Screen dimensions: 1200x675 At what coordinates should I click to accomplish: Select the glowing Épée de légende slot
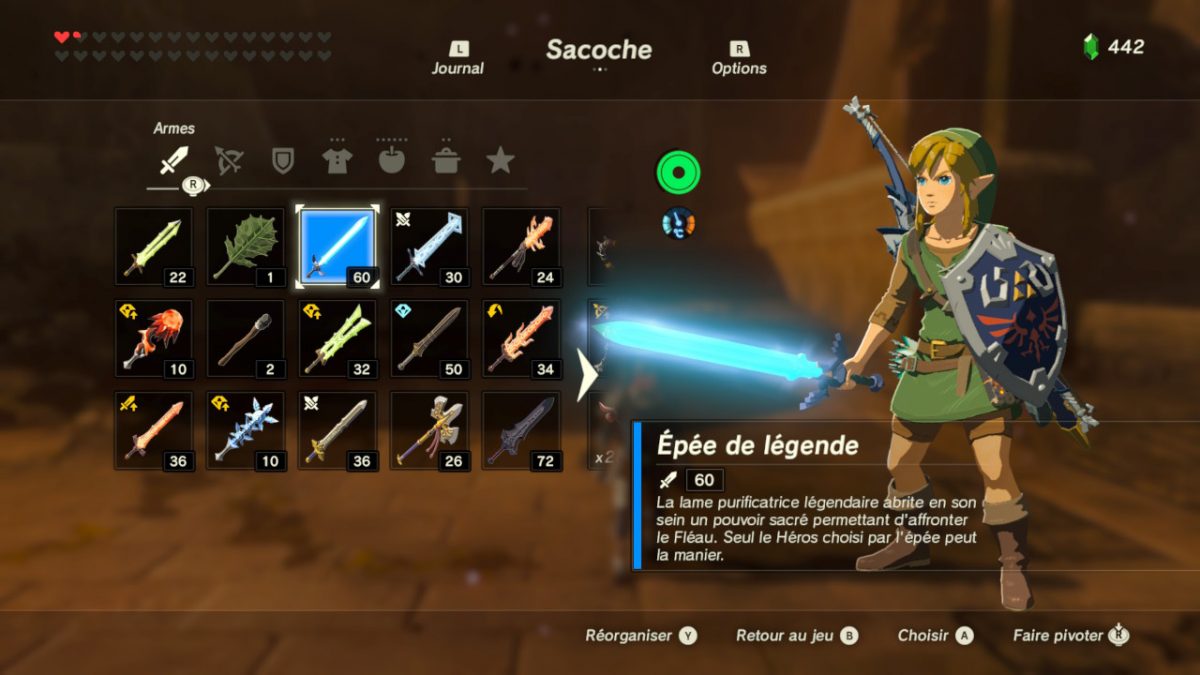(x=337, y=247)
